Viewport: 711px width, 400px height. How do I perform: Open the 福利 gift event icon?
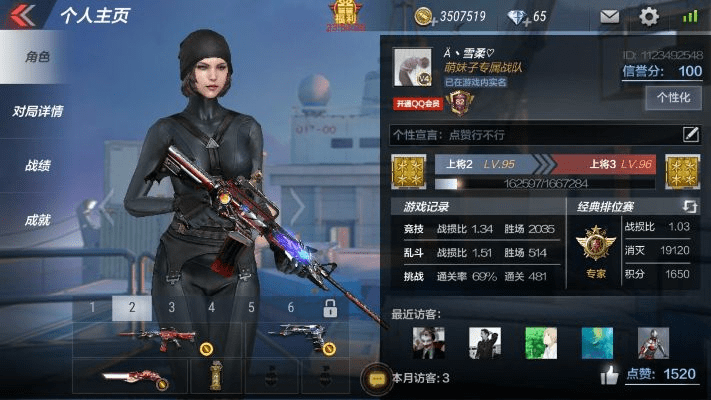click(x=347, y=13)
